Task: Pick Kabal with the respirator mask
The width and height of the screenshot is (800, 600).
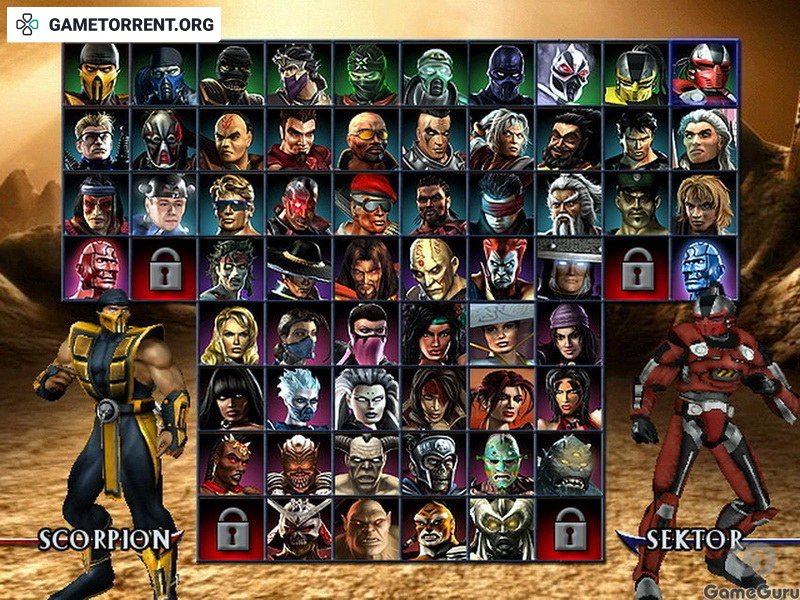Action: pos(164,138)
